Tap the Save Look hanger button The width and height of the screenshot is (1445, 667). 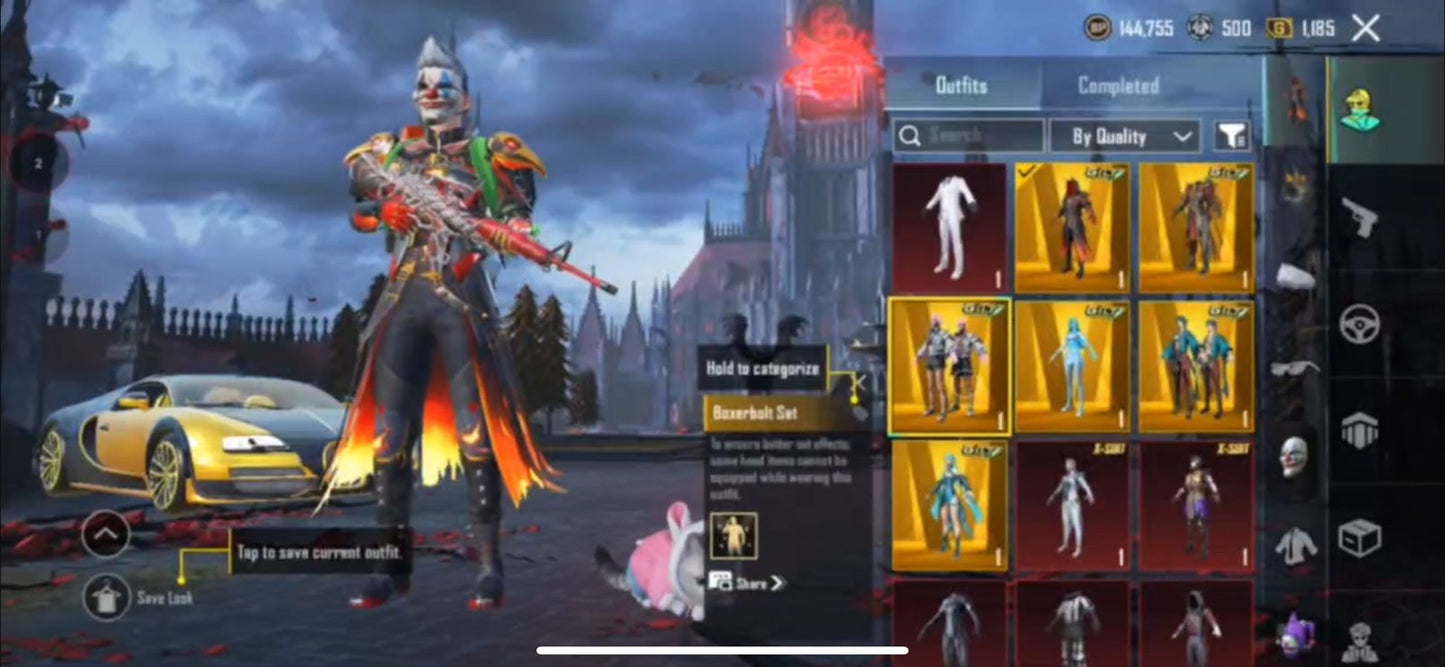[x=105, y=597]
